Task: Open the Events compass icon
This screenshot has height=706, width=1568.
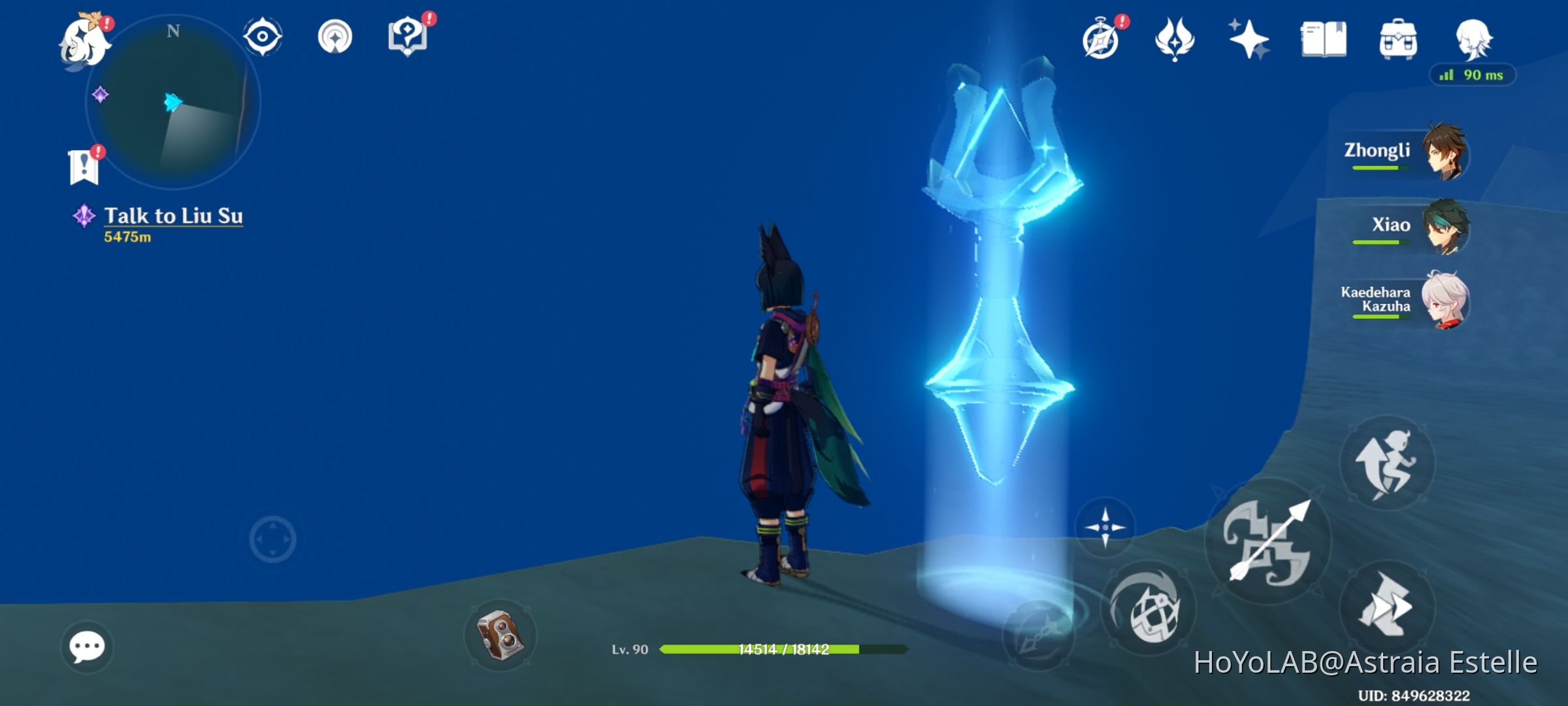Action: tap(1103, 39)
